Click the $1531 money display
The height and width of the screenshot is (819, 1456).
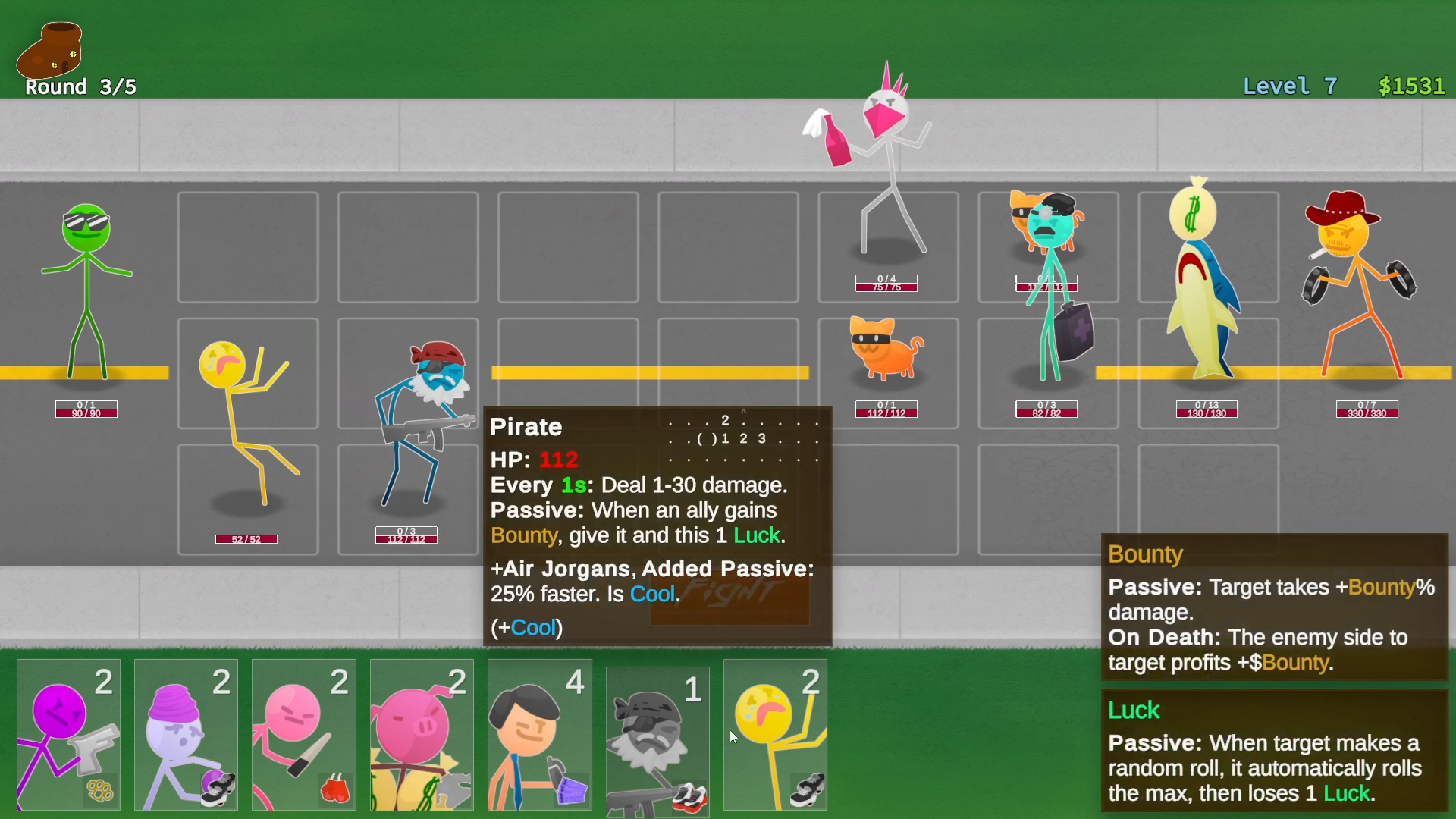pyautogui.click(x=1410, y=86)
